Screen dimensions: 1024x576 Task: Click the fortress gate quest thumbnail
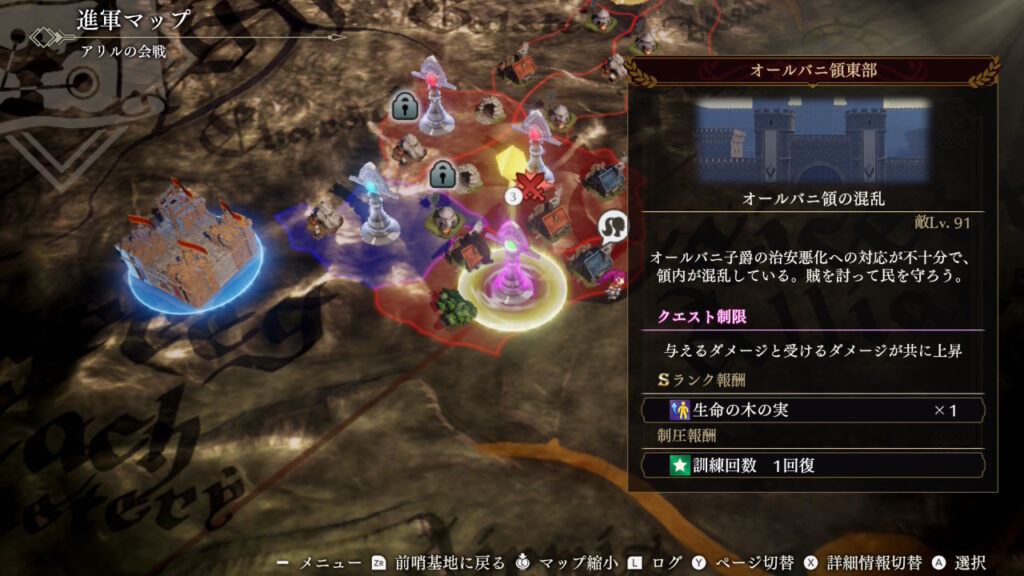pyautogui.click(x=813, y=139)
